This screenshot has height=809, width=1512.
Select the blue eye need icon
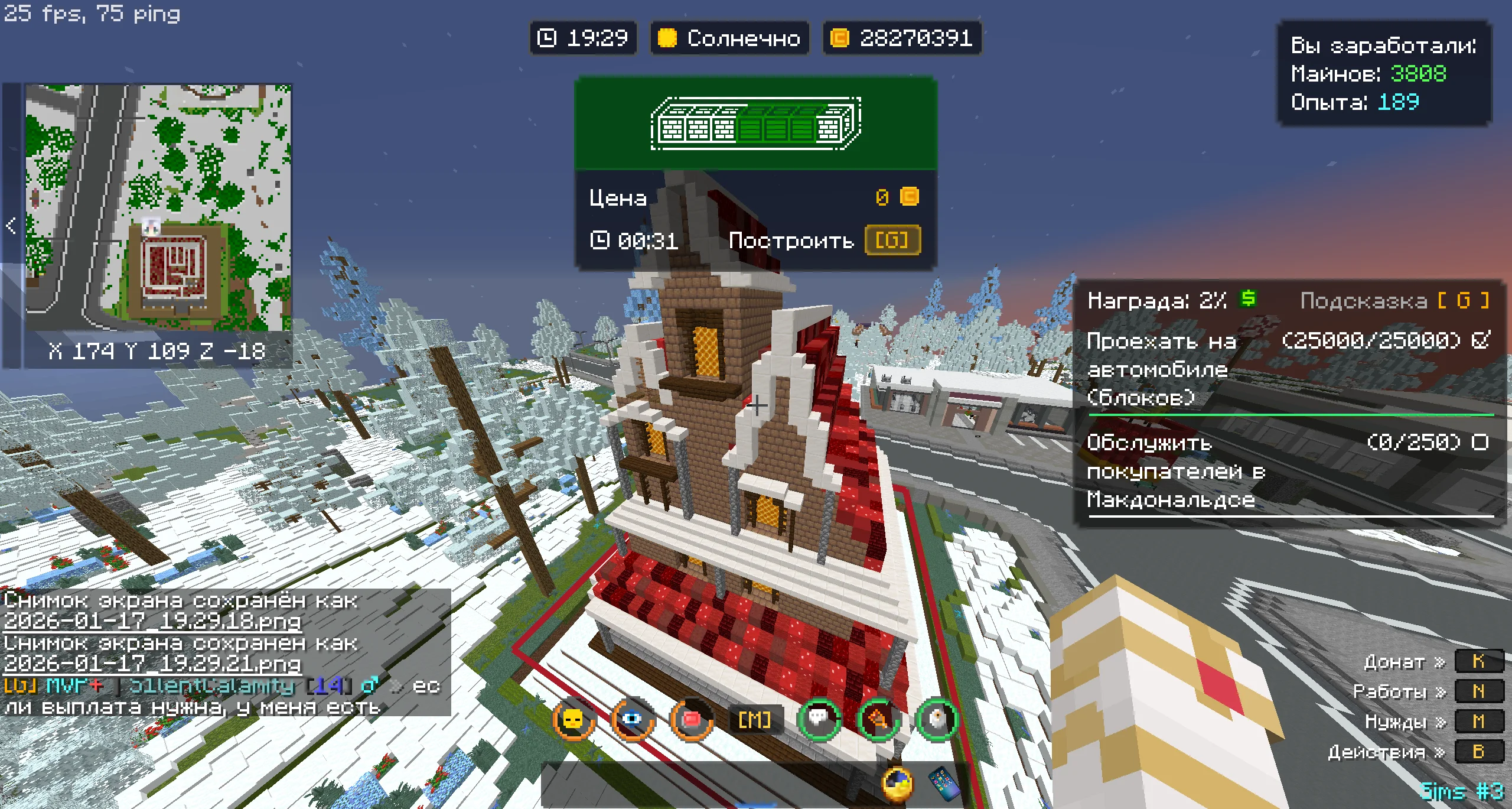tap(632, 719)
